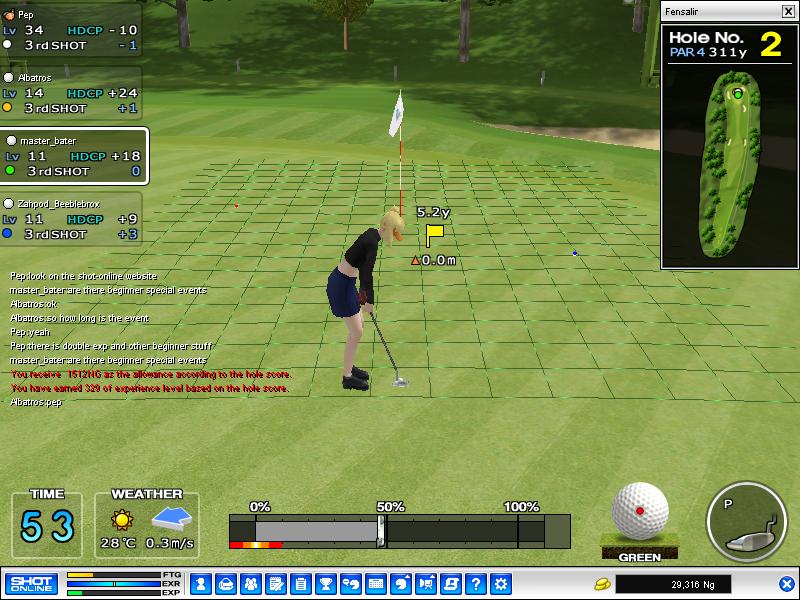Open the three-people community icon
Viewport: 800px width, 600px height.
pos(250,583)
